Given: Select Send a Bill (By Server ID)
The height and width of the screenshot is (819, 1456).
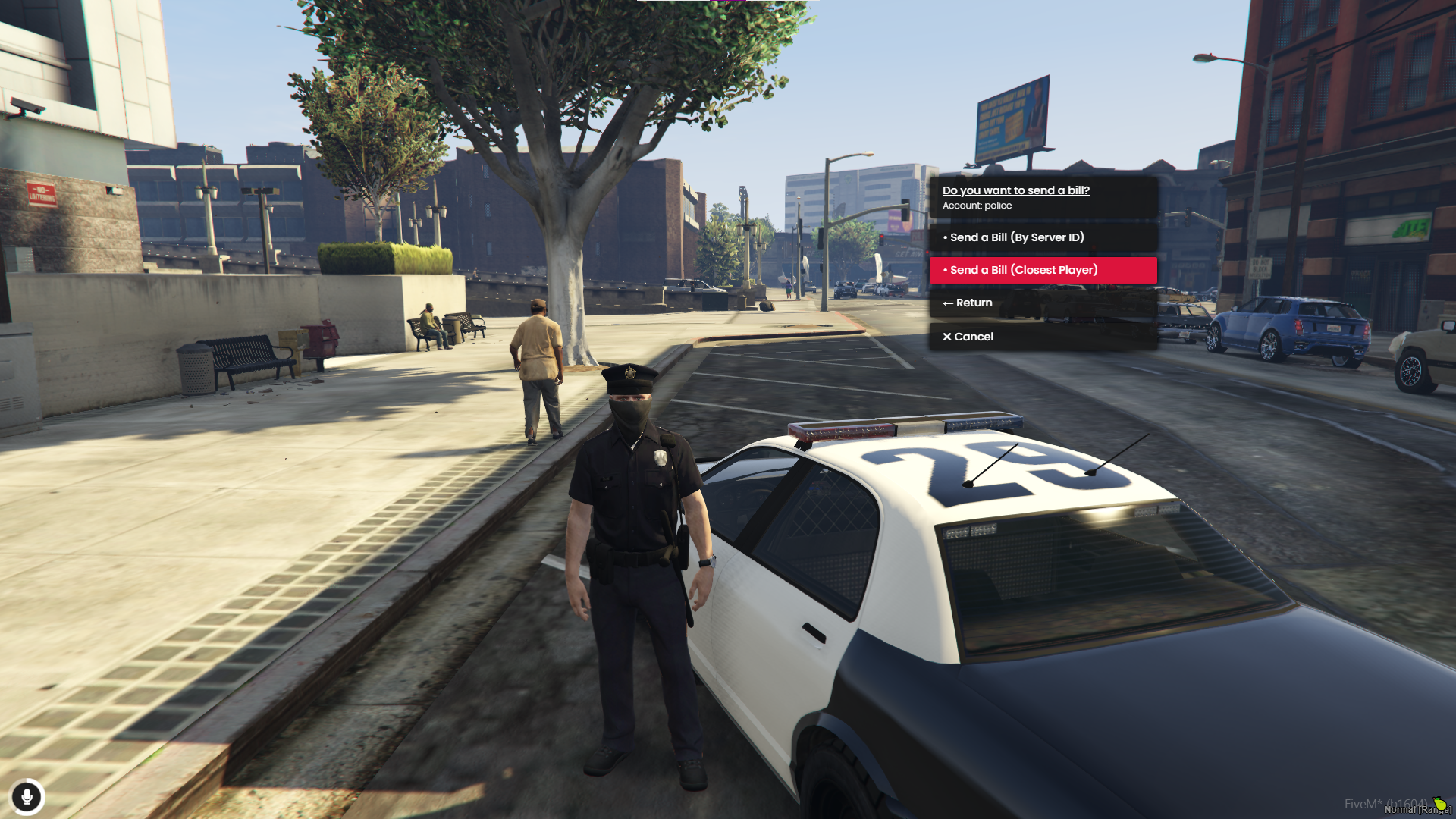Looking at the screenshot, I should tap(1043, 237).
